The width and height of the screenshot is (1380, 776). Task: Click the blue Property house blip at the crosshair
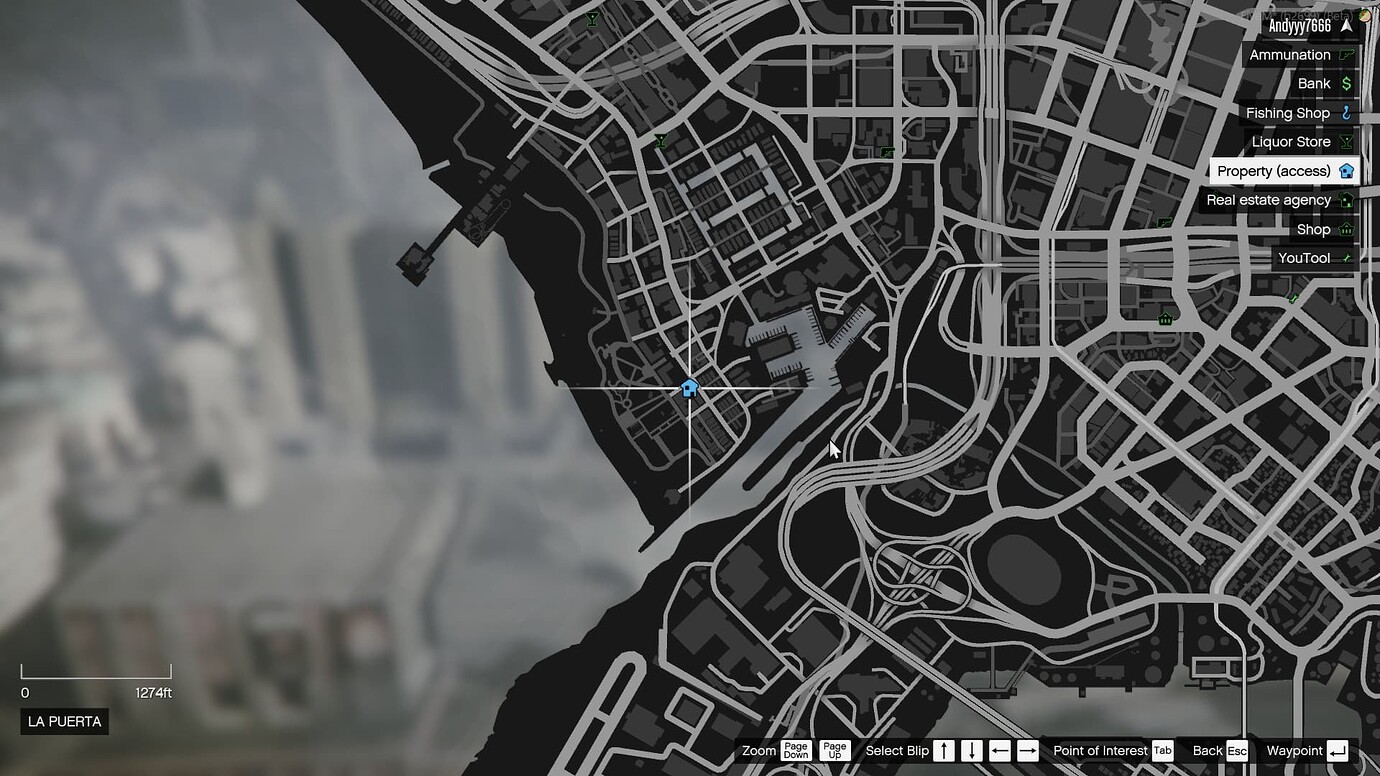pyautogui.click(x=690, y=388)
